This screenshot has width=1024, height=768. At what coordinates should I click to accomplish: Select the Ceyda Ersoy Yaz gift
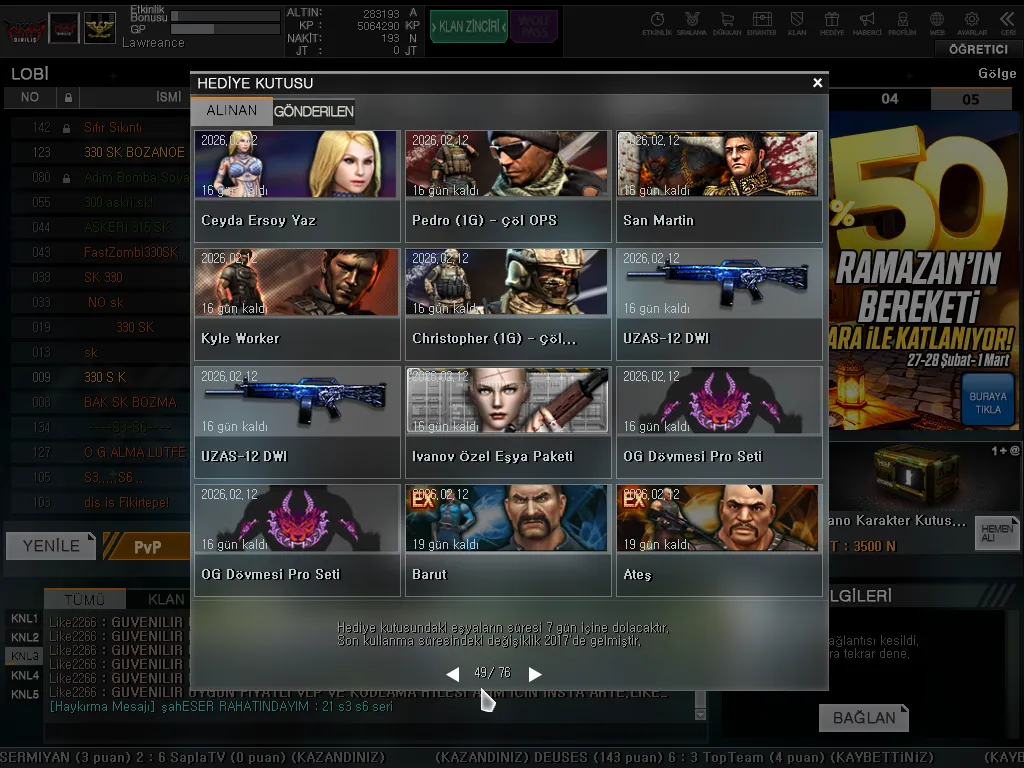(x=297, y=186)
